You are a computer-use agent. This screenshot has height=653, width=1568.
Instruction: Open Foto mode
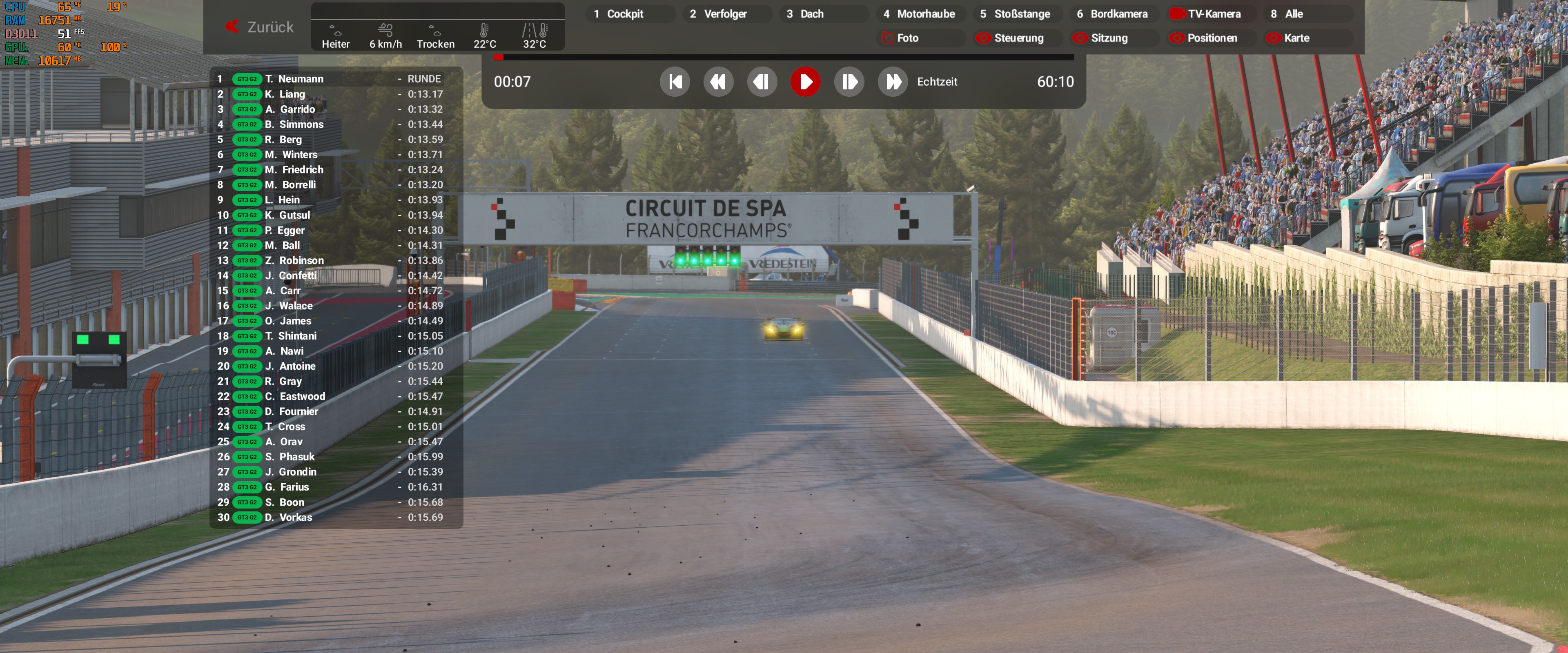pyautogui.click(x=907, y=38)
